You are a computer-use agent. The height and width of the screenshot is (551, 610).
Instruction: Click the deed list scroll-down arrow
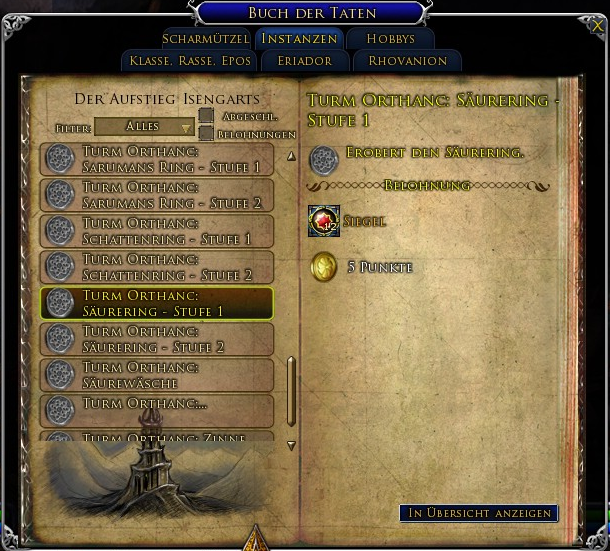(291, 445)
